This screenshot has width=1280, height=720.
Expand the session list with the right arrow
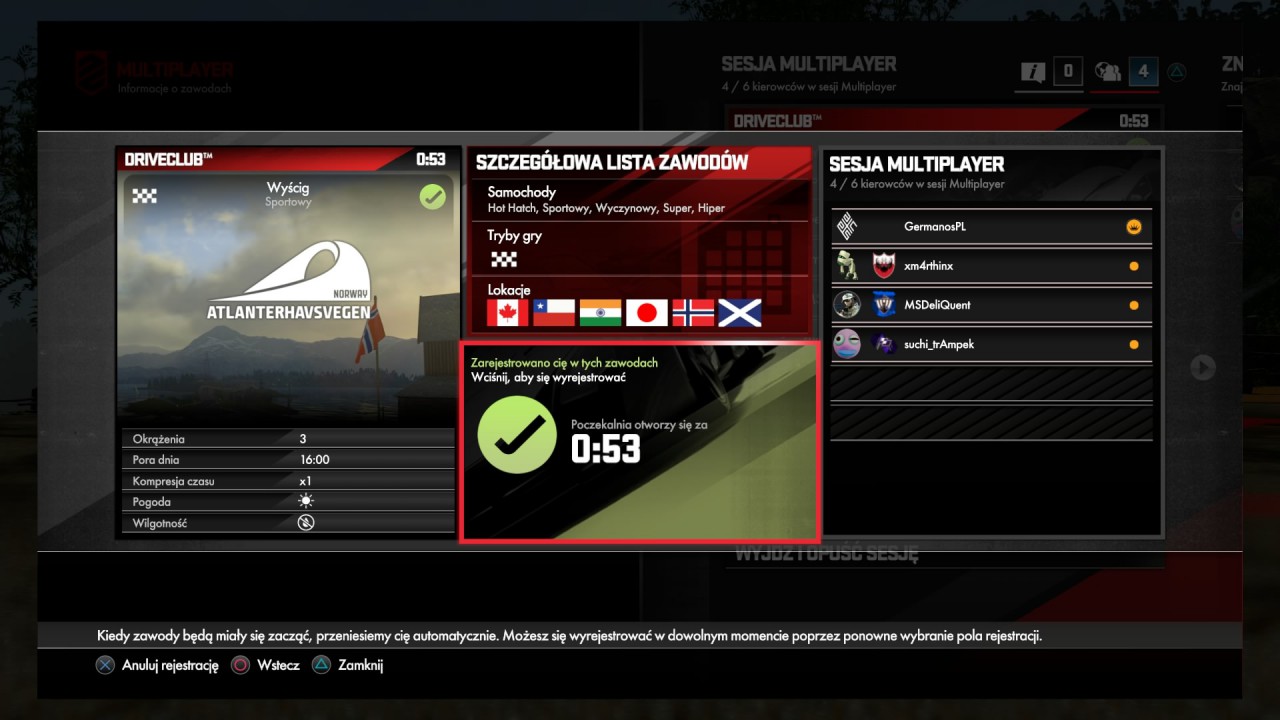click(1201, 368)
